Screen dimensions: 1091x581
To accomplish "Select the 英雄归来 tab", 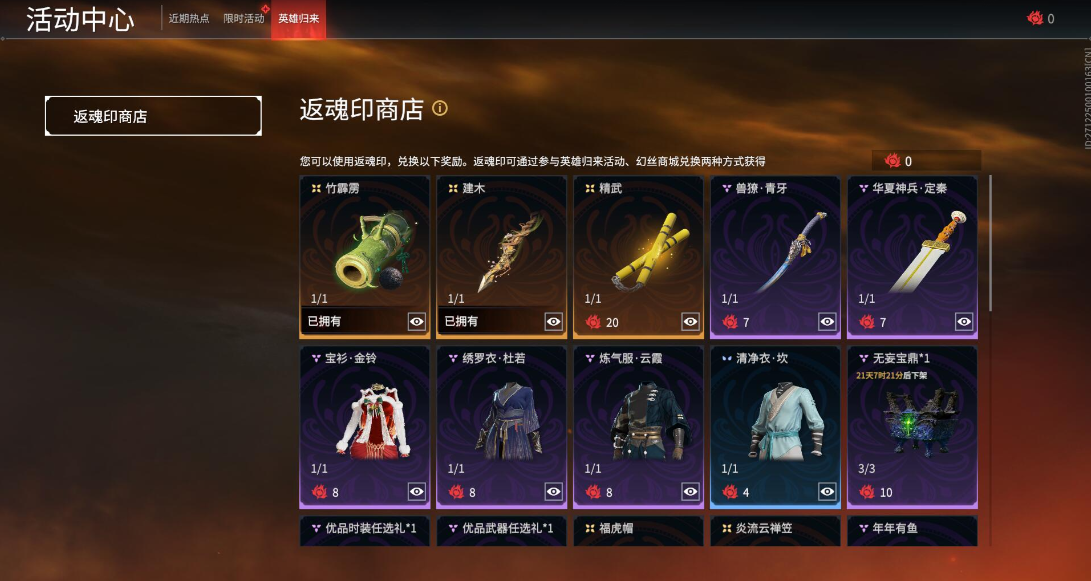I will pos(298,18).
